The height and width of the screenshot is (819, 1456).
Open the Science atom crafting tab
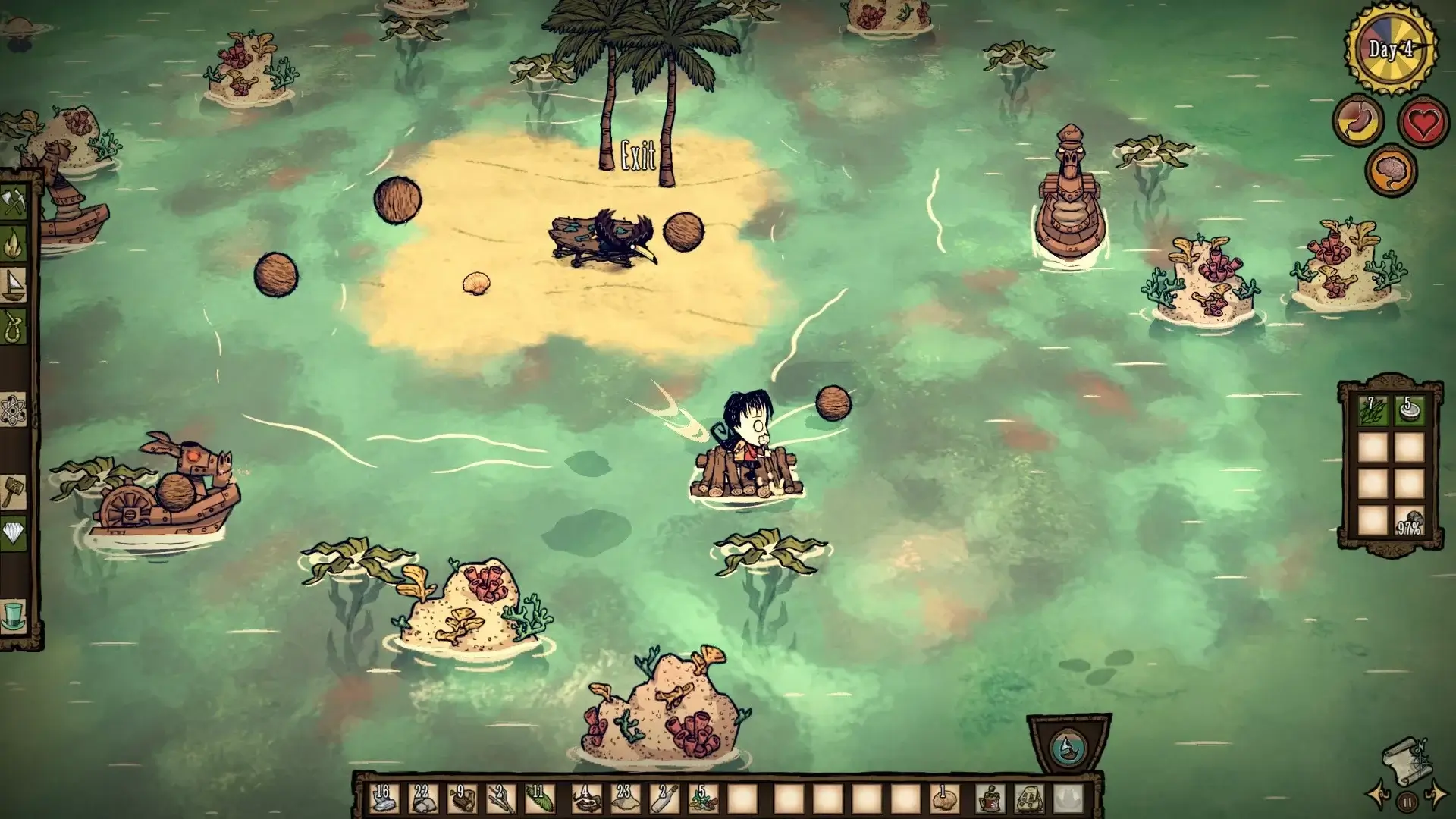[x=14, y=409]
